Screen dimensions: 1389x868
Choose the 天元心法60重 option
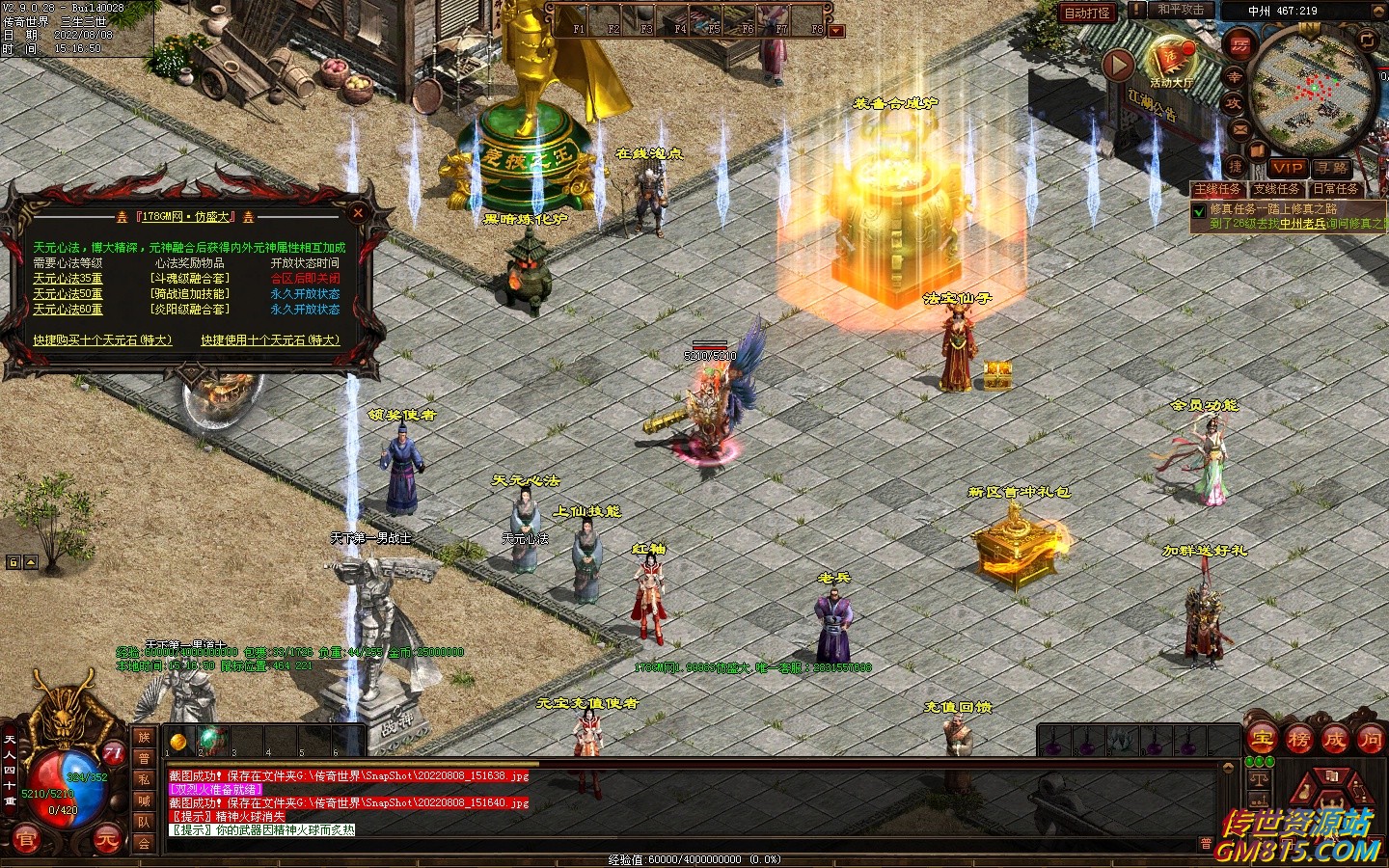68,310
